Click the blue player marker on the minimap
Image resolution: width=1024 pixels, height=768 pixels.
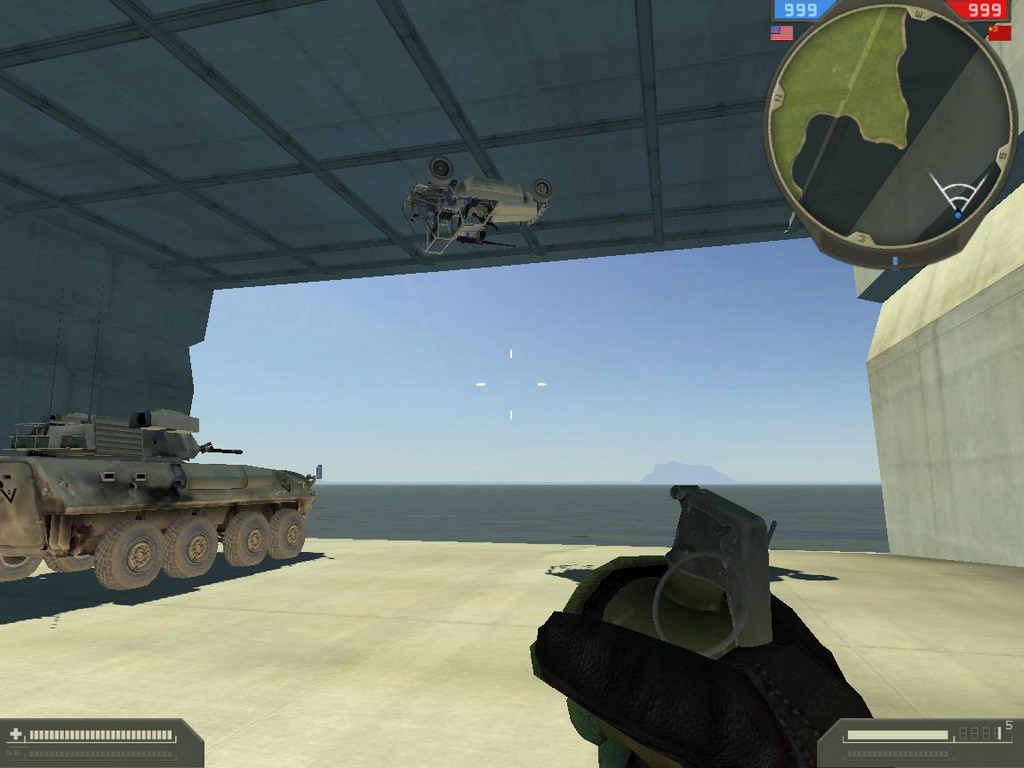coord(958,214)
